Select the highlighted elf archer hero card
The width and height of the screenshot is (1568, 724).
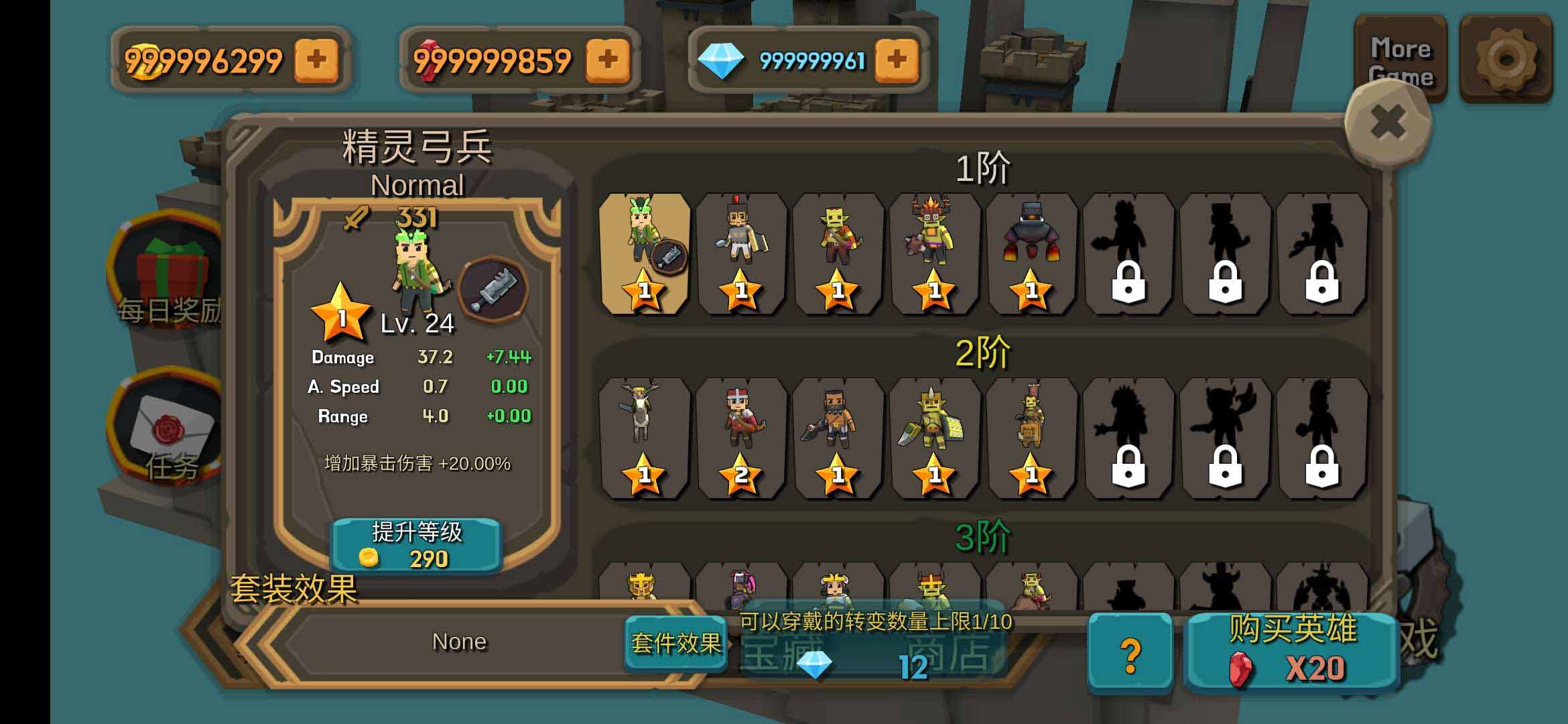pos(644,253)
